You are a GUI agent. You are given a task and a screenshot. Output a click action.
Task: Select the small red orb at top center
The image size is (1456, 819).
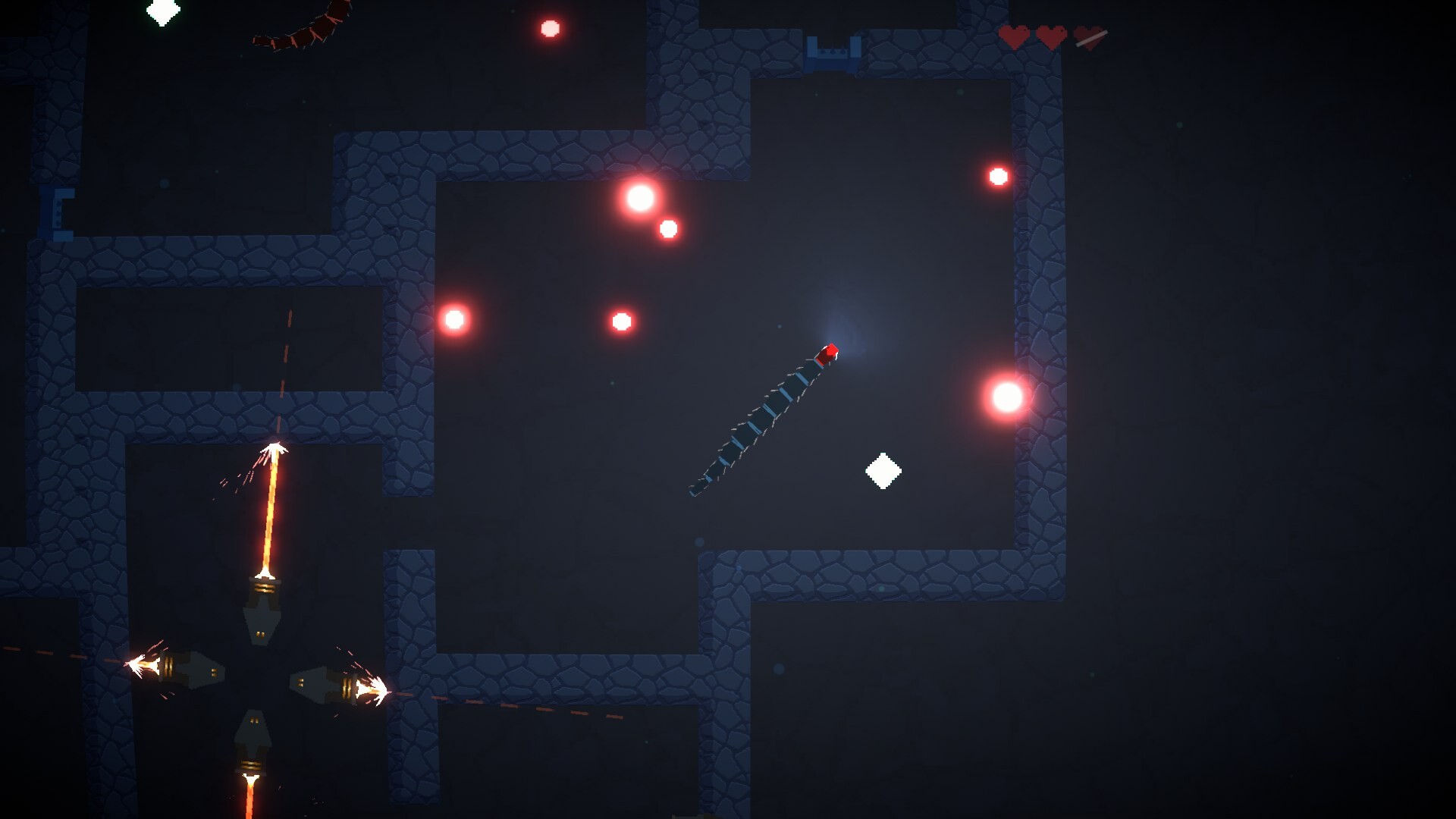[551, 29]
